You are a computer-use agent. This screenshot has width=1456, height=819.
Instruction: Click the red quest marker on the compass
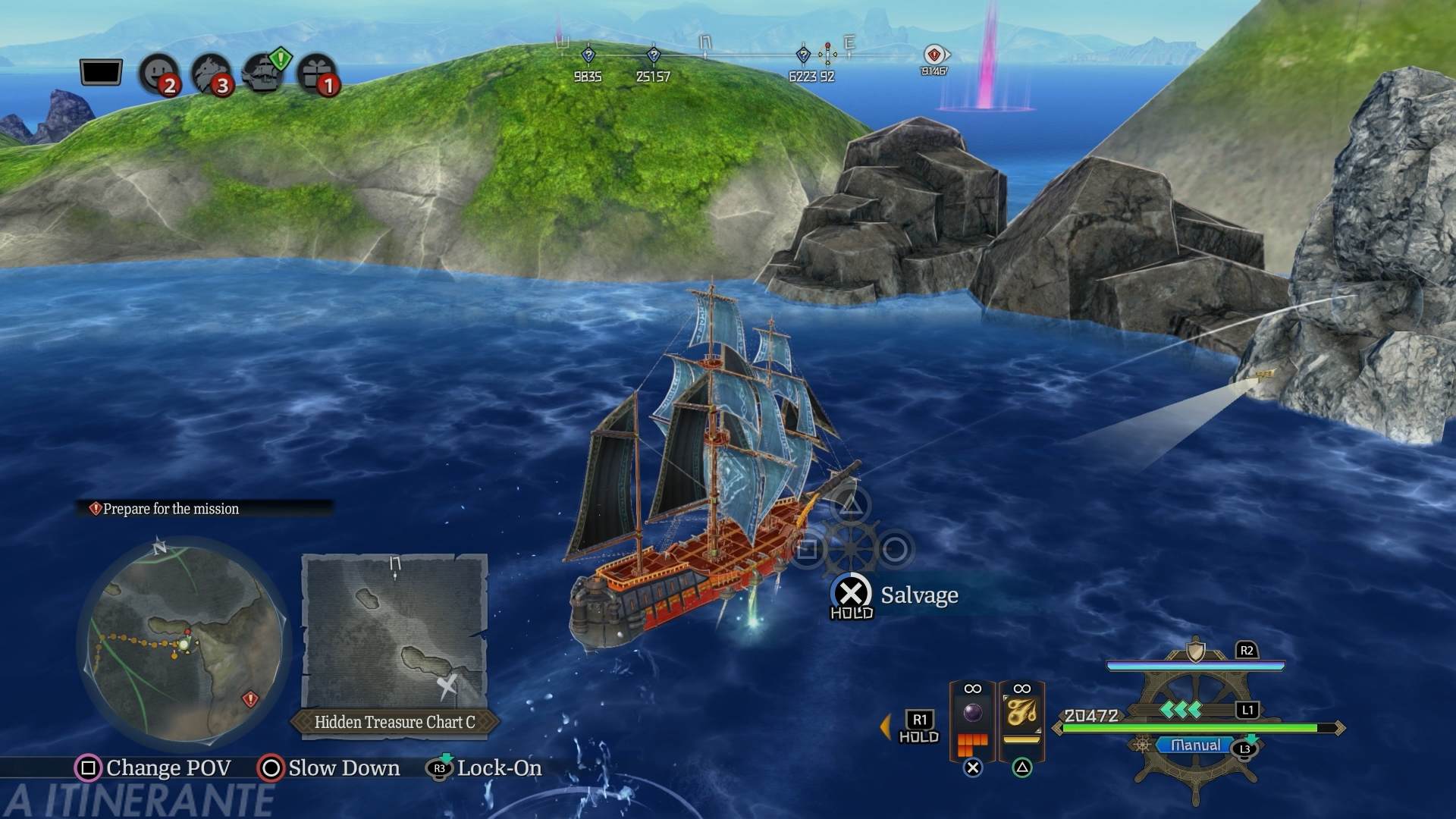[934, 55]
